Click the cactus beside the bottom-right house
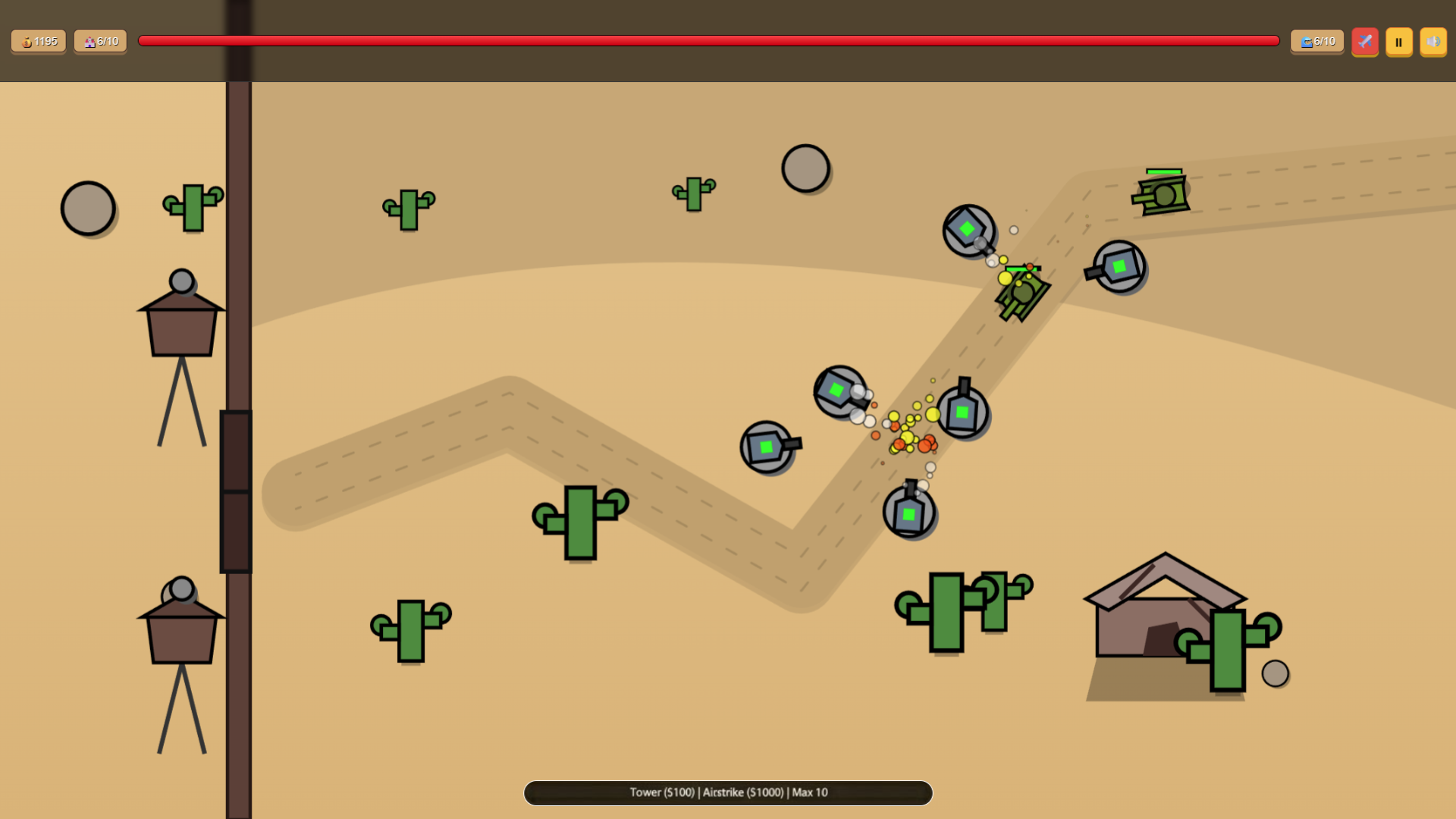This screenshot has height=819, width=1456. point(1227,652)
